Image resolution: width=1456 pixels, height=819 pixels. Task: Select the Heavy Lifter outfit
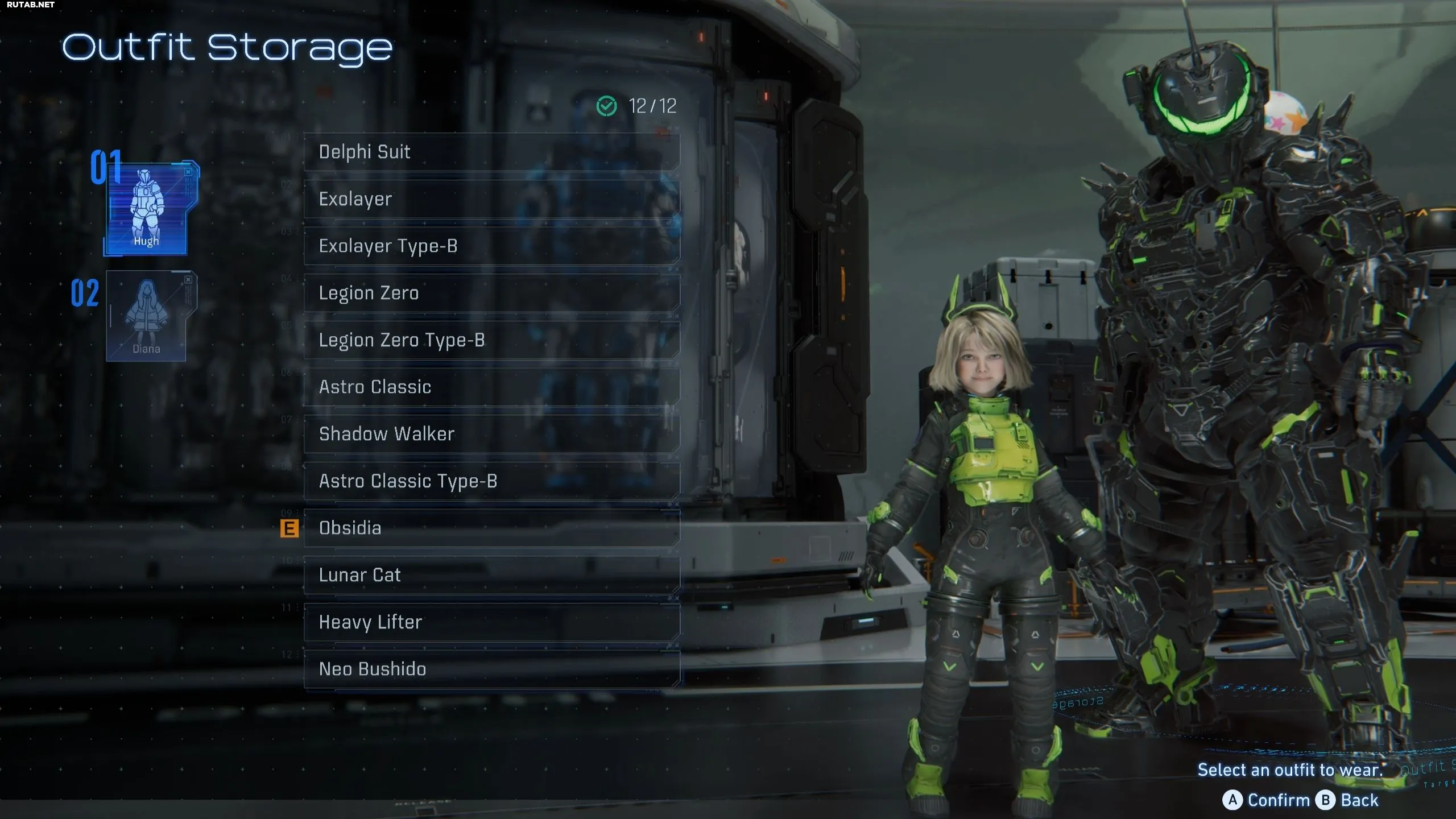tap(491, 622)
